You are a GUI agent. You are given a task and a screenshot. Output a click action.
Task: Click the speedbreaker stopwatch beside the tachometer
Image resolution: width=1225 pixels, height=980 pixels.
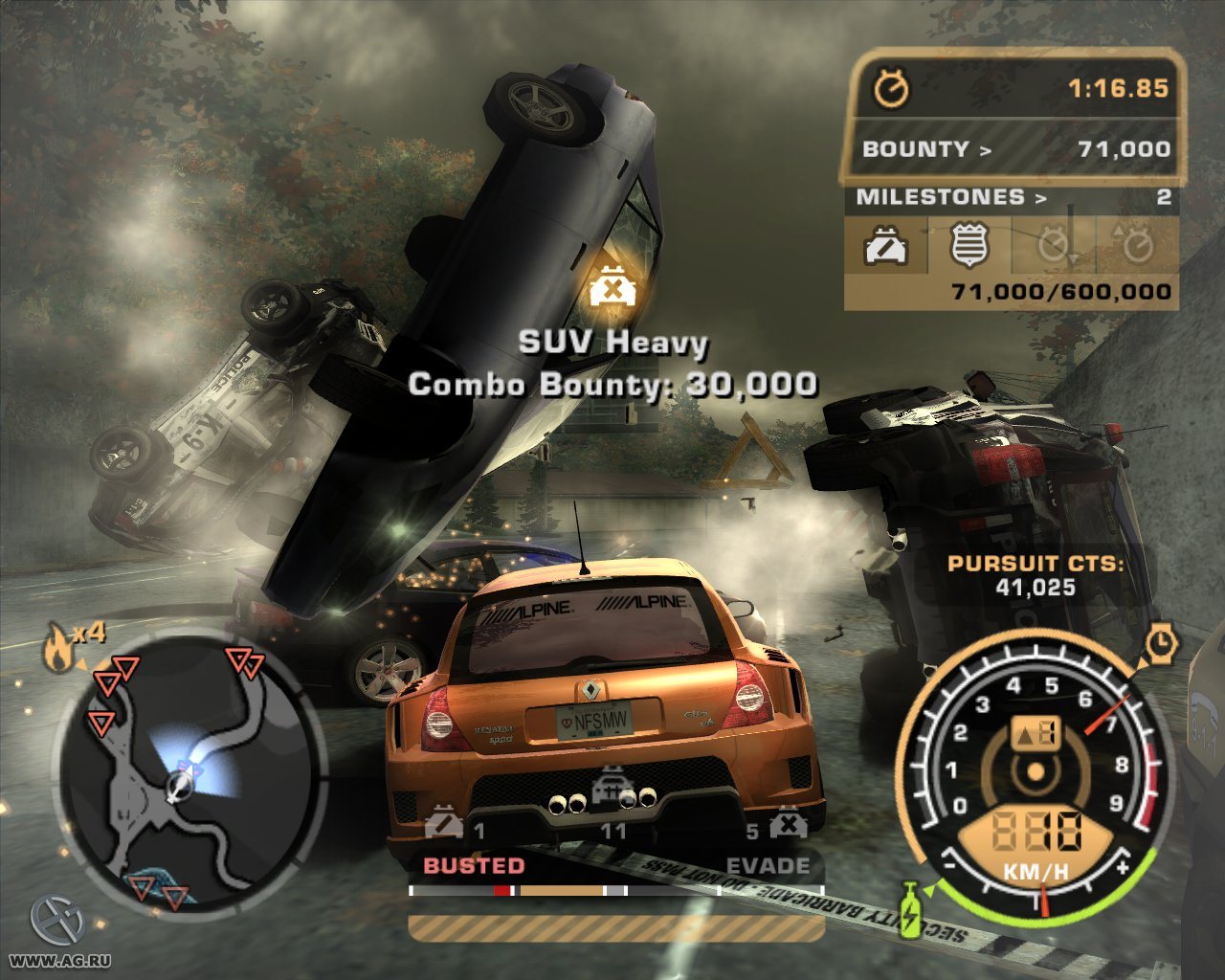point(1161,643)
